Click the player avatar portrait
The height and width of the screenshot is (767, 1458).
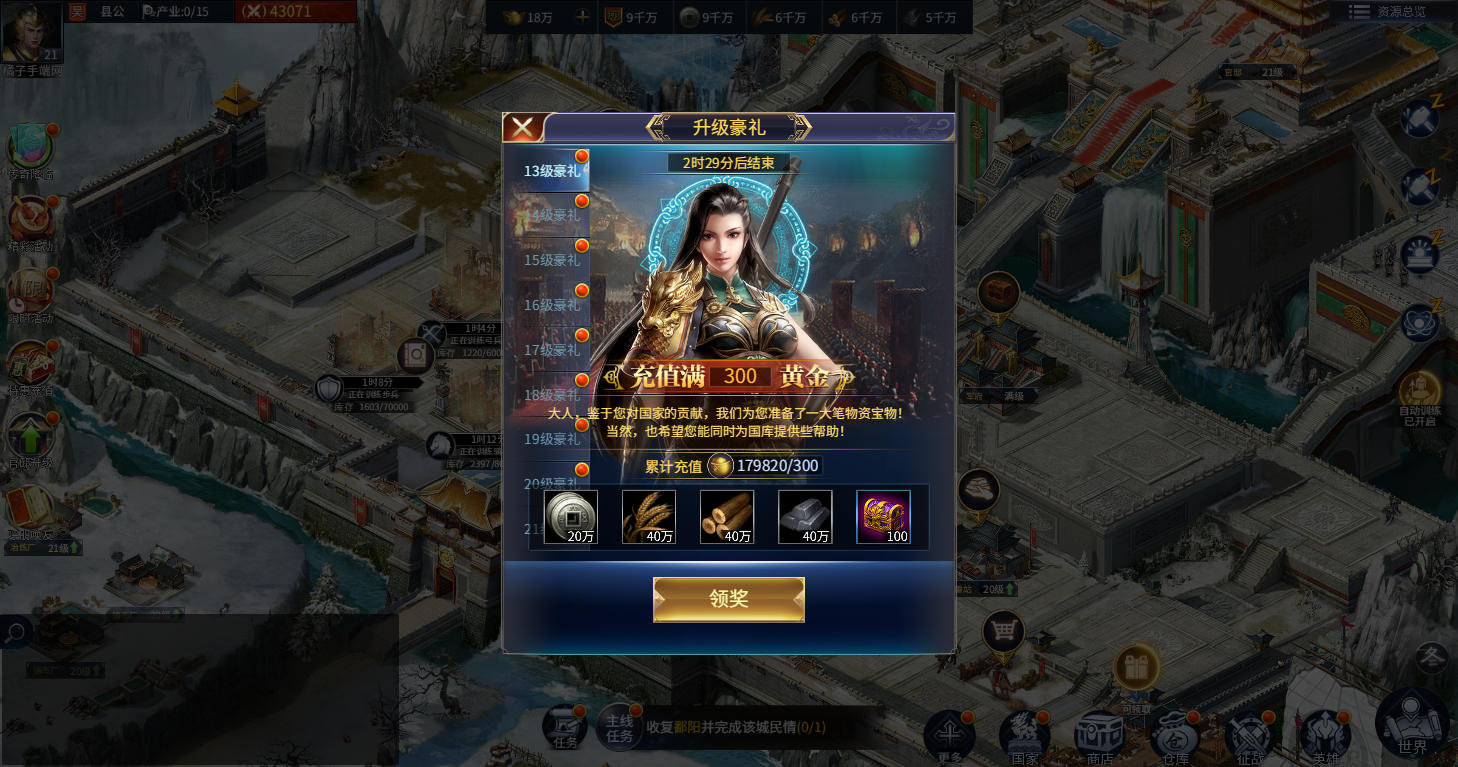(31, 32)
